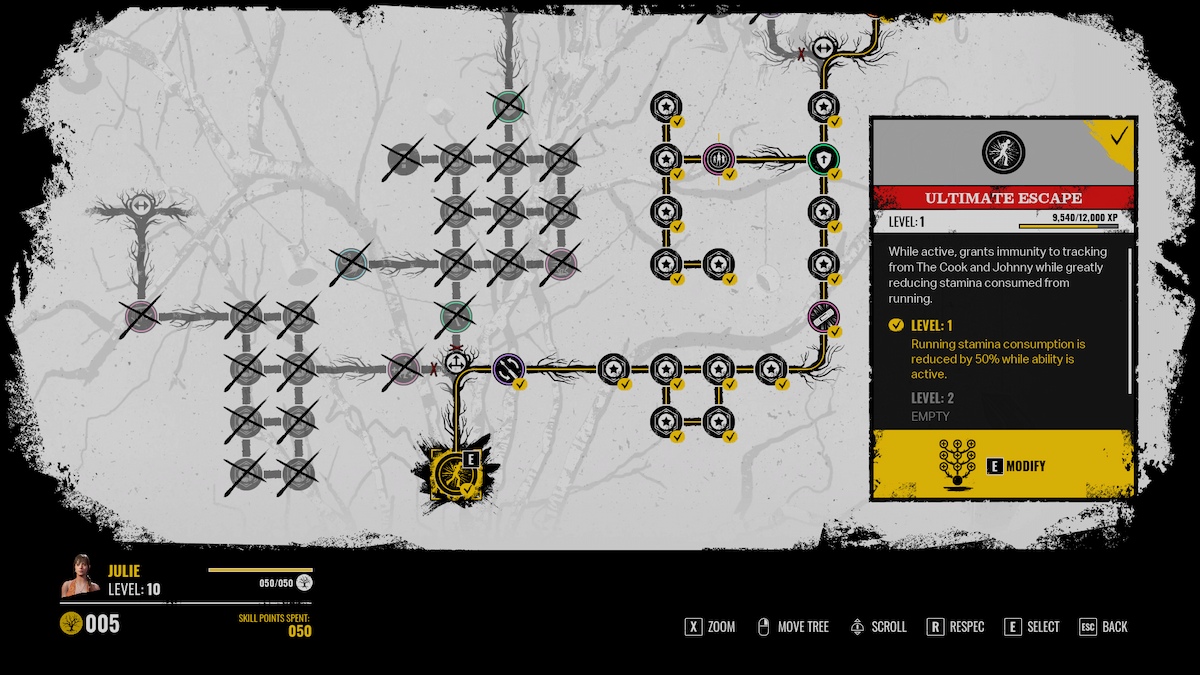
Task: Click the description panel's scrollbar
Action: (x=1130, y=320)
